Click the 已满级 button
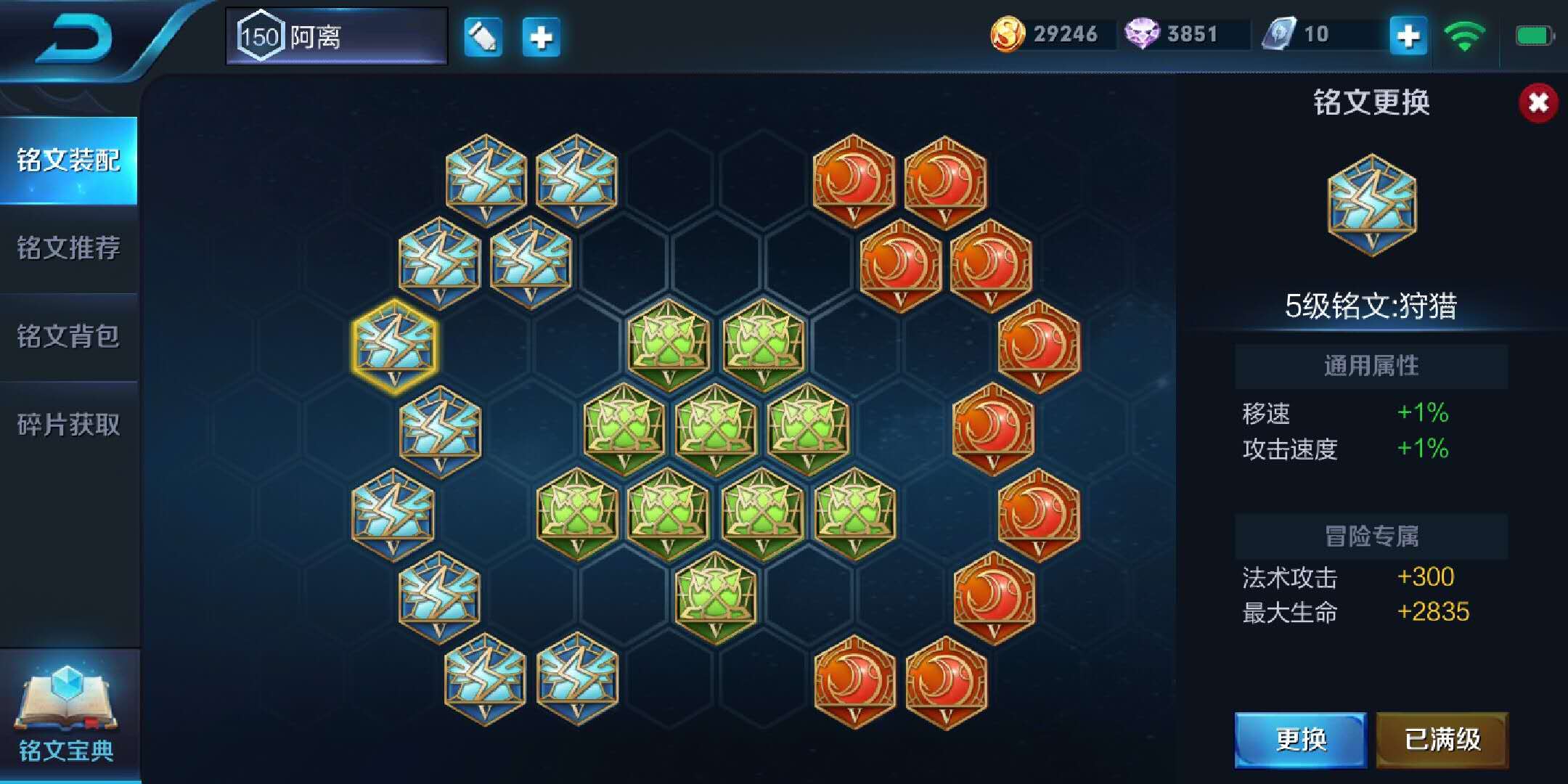Screen dimensions: 1568x784 (x=1442, y=740)
